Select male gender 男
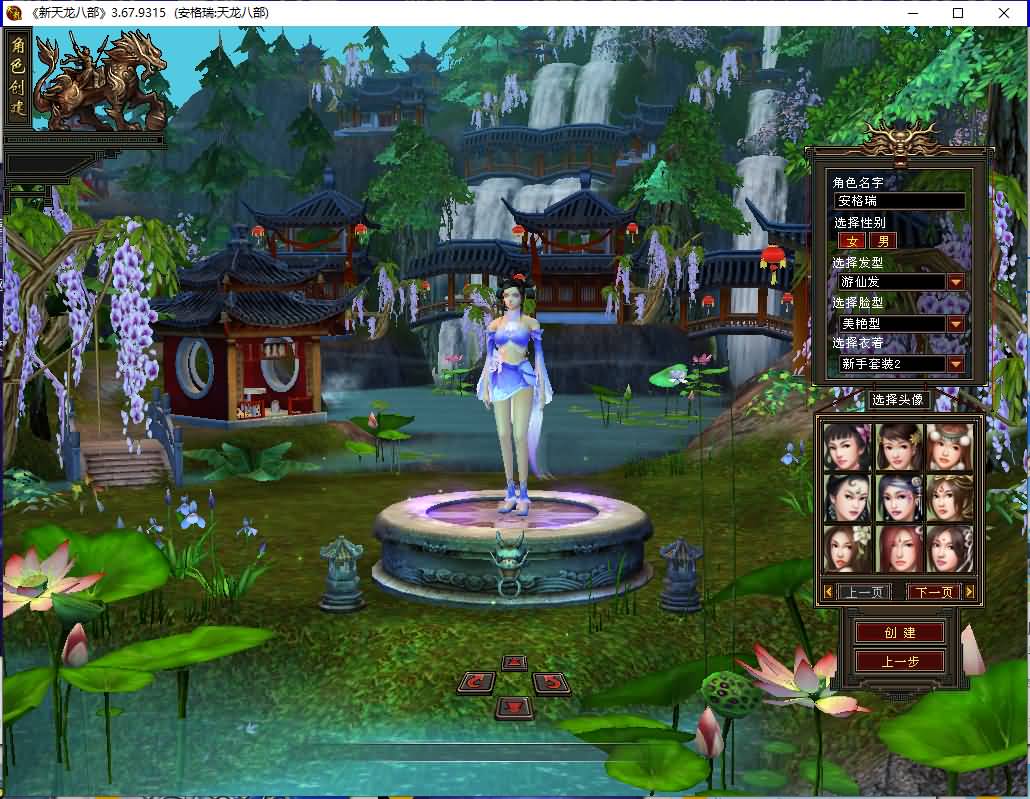Screen dimensions: 1030x799 (x=883, y=241)
